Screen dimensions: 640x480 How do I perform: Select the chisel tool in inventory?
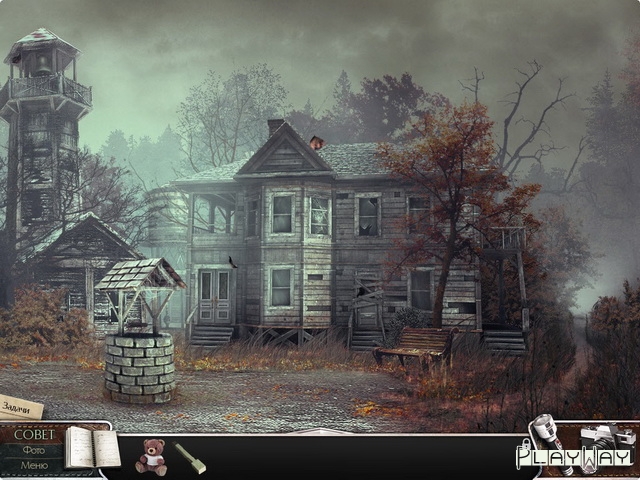pyautogui.click(x=190, y=457)
